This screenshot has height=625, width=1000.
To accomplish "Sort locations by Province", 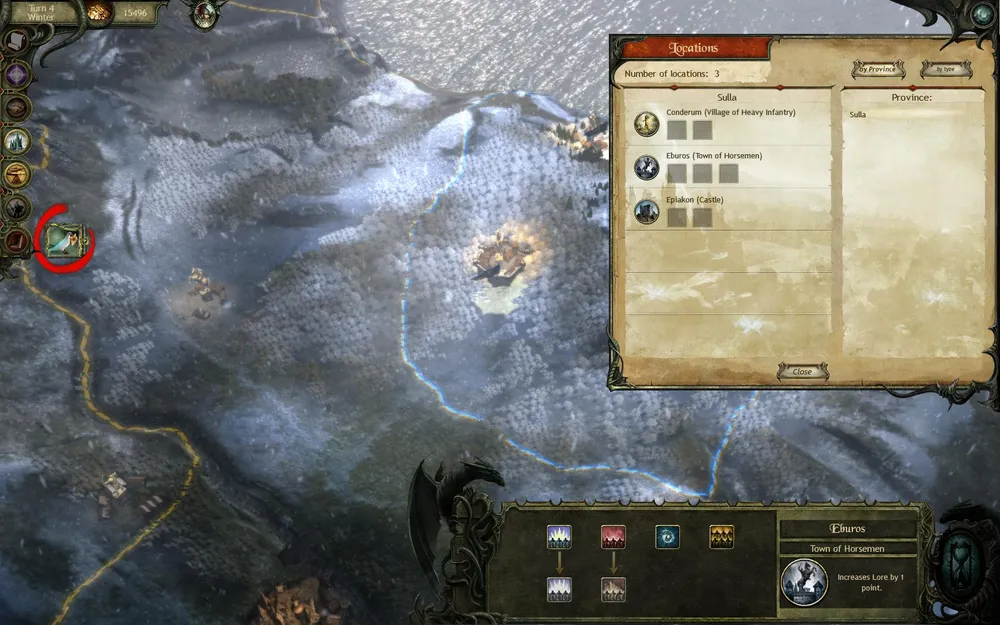I will click(x=878, y=69).
